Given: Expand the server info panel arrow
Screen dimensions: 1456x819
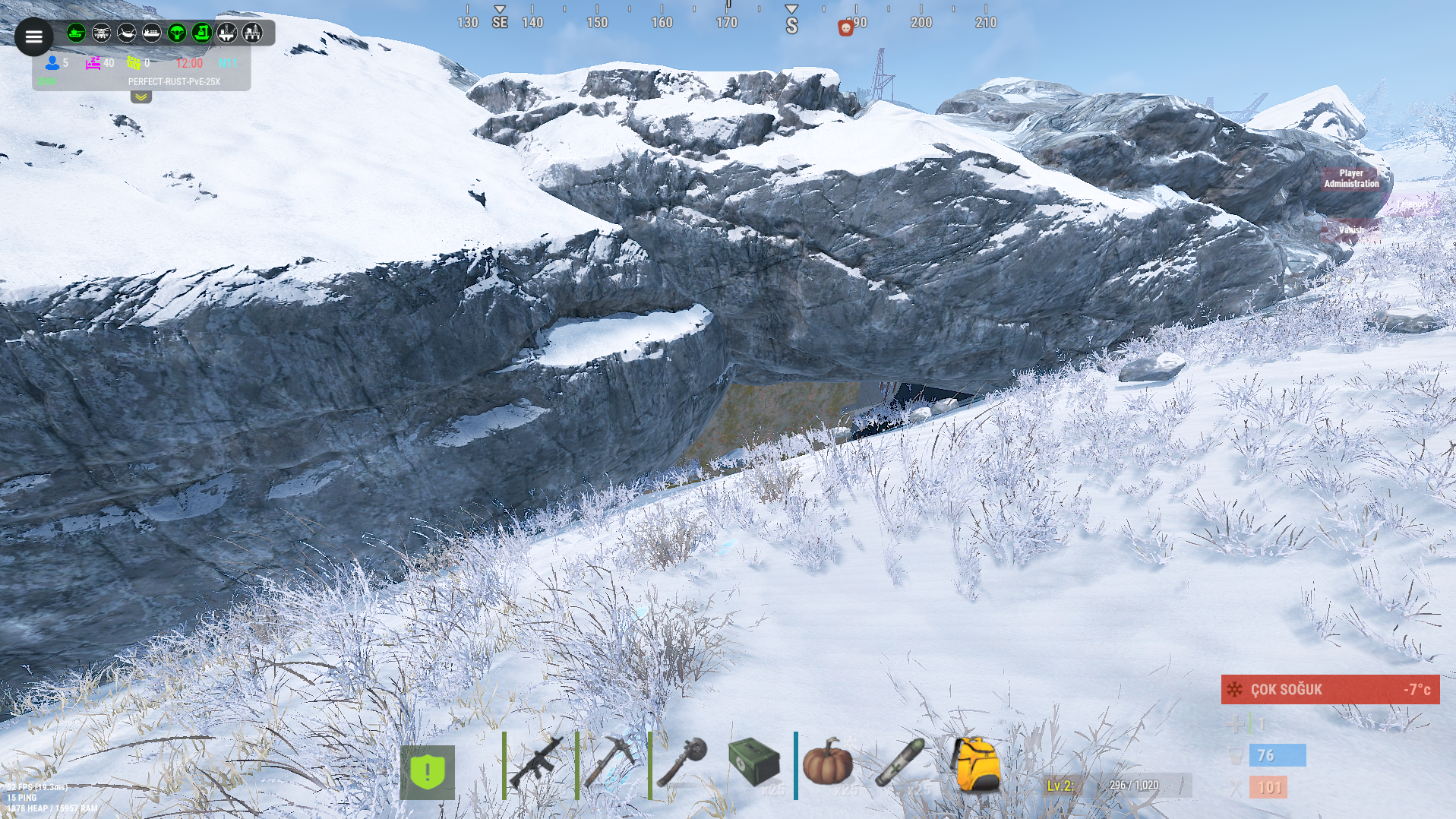Looking at the screenshot, I should (141, 97).
